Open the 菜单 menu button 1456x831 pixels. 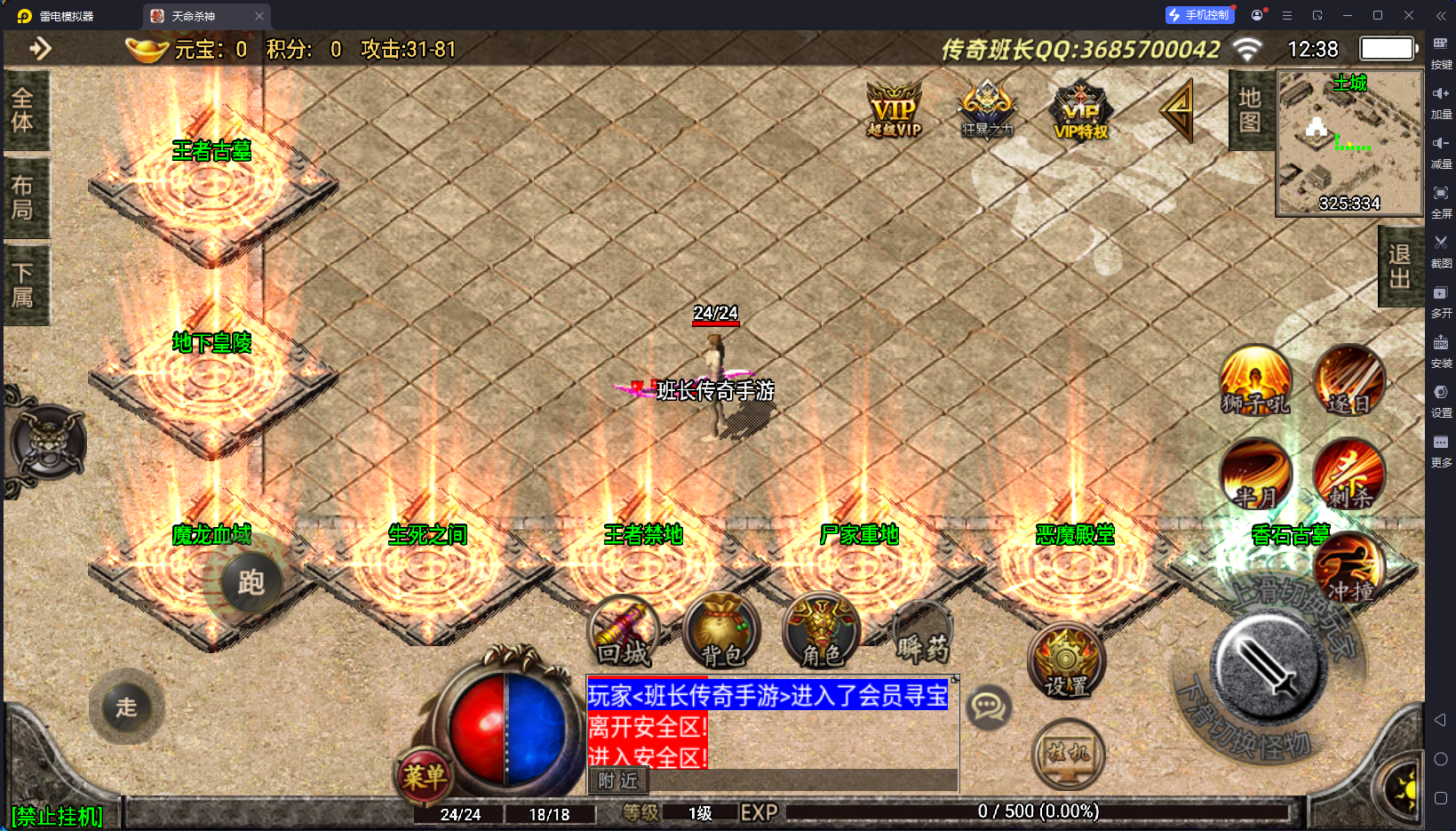coord(424,777)
